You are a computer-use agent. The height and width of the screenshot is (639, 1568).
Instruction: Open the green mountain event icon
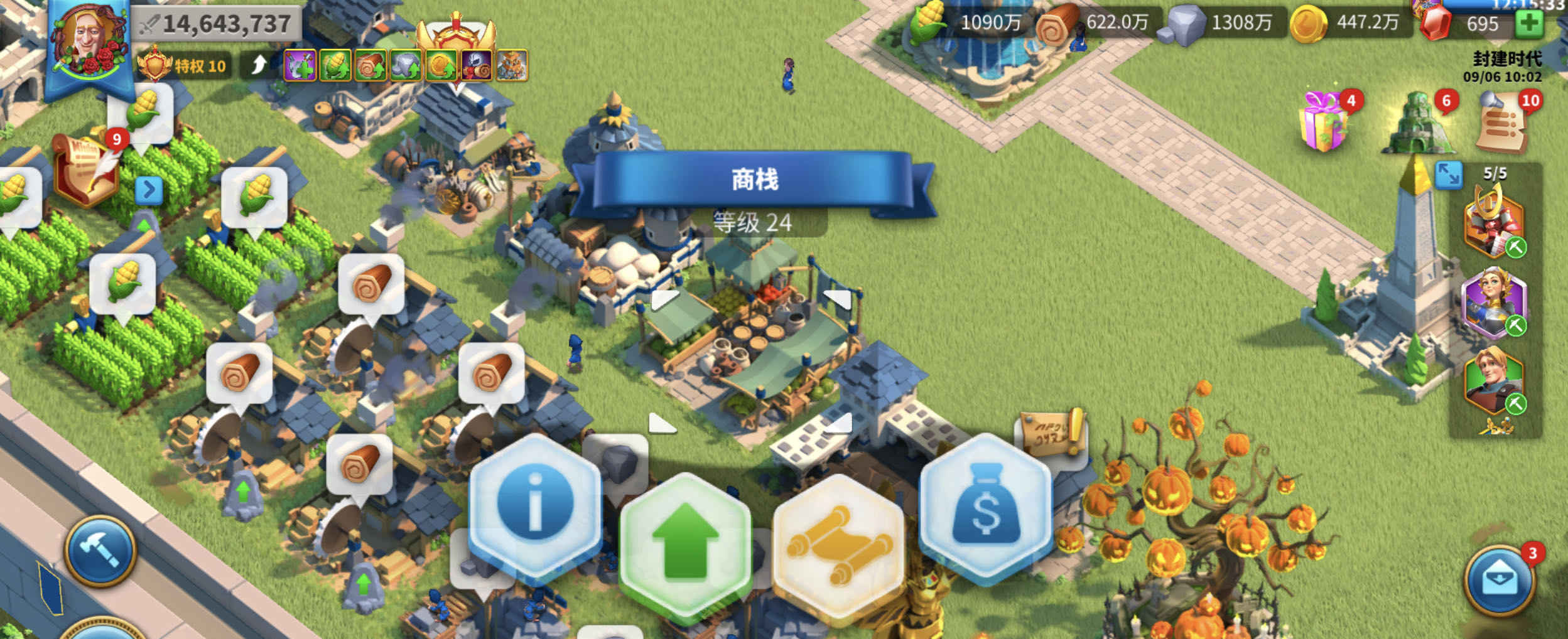1417,123
